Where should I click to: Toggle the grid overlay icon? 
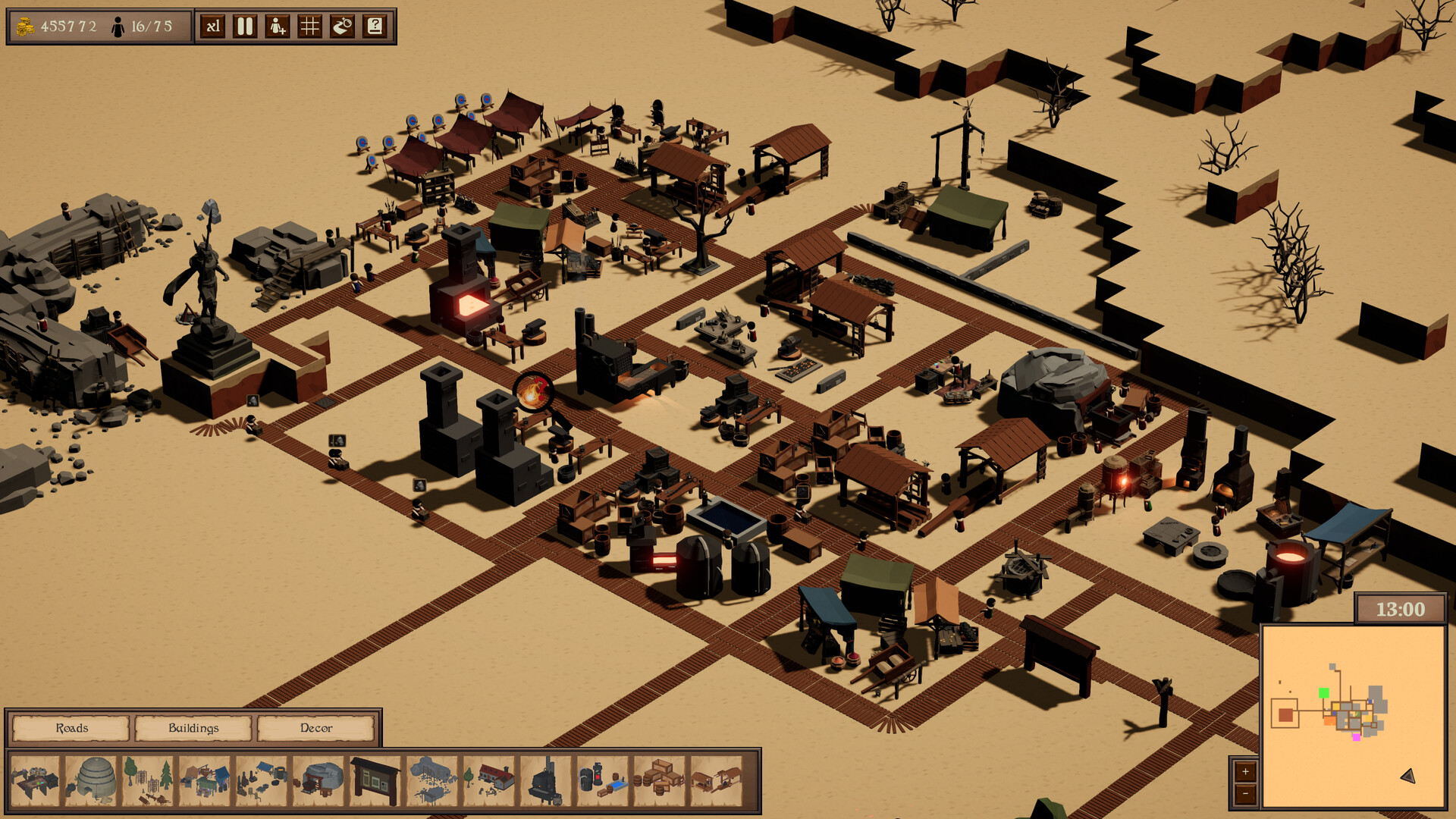pos(310,25)
